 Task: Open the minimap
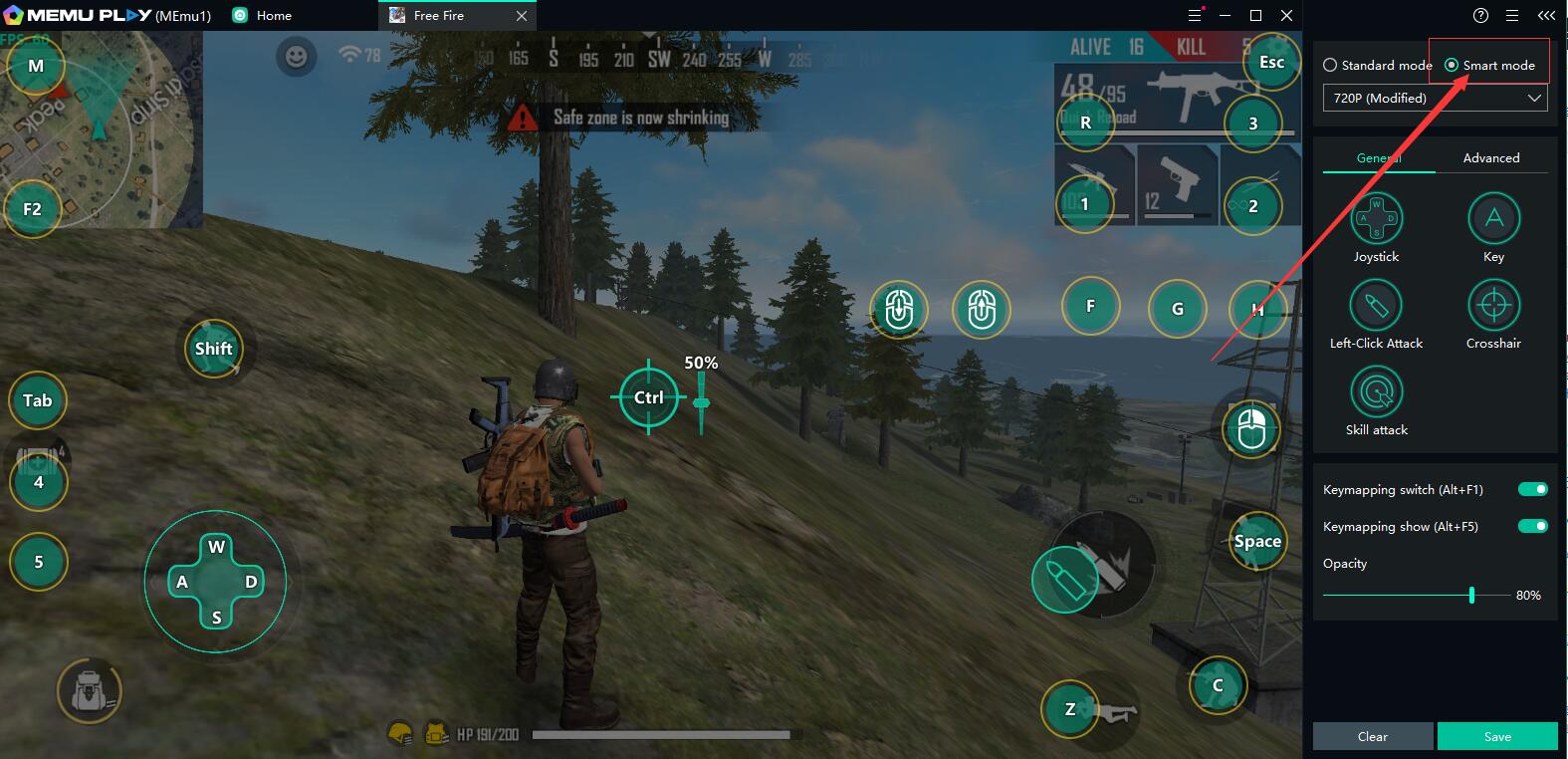point(102,129)
